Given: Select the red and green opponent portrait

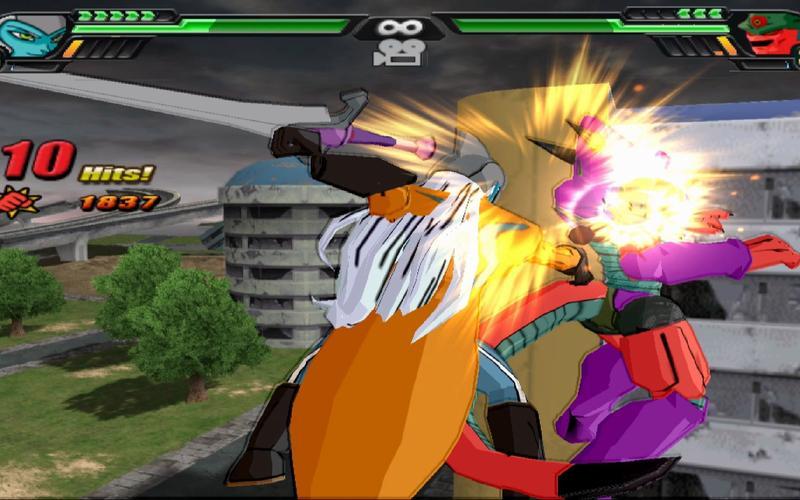Looking at the screenshot, I should click(770, 33).
